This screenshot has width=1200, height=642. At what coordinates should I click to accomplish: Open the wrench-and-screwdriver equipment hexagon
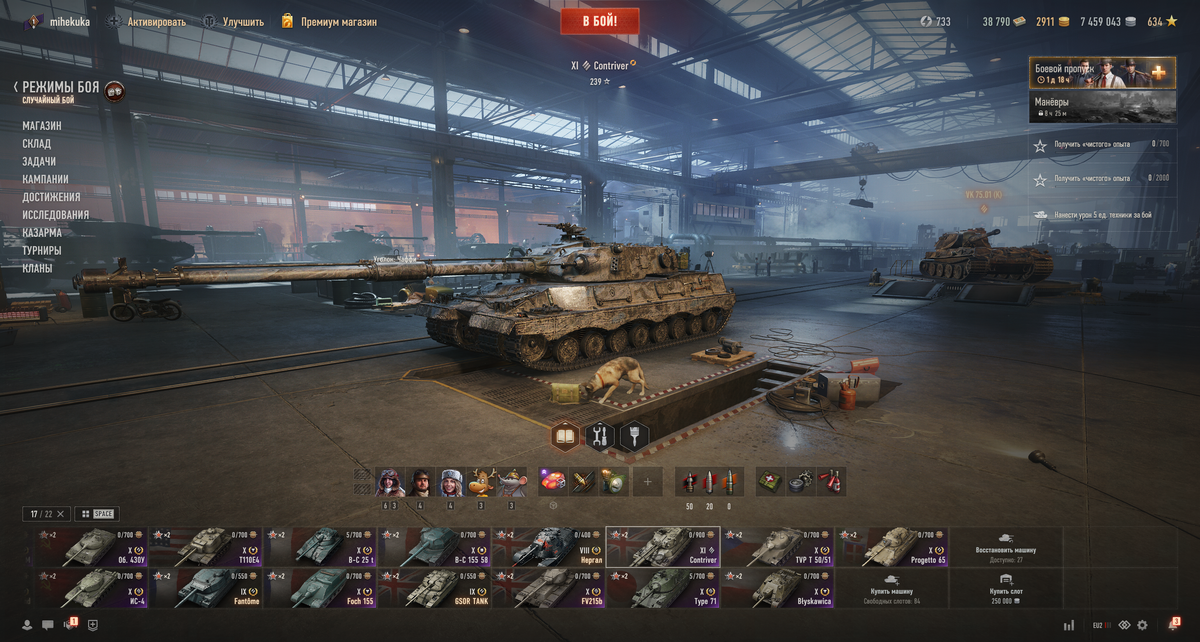pos(600,436)
